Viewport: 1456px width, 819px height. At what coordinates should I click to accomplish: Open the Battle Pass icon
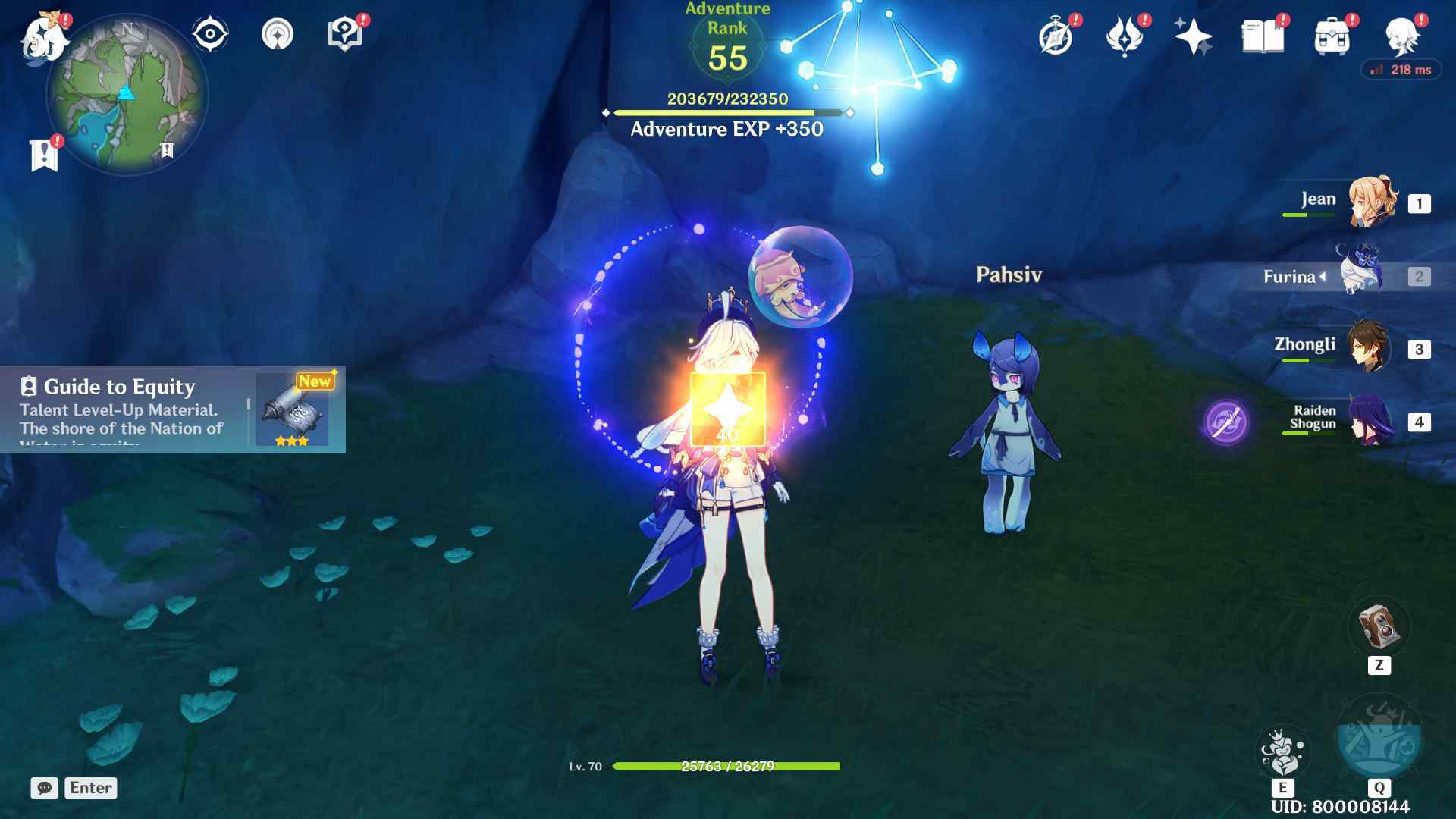(1124, 36)
